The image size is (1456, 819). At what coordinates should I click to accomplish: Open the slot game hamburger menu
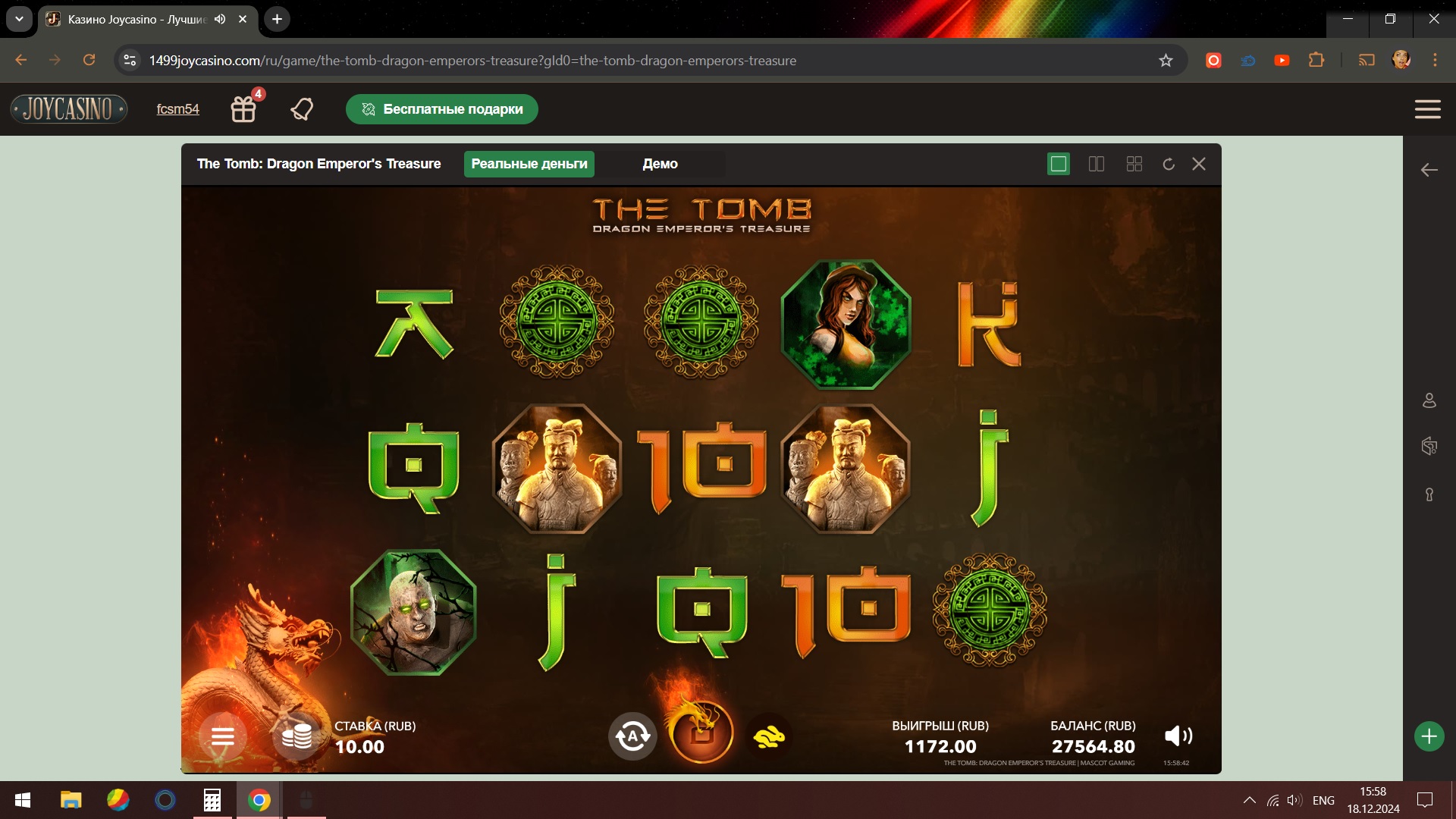coord(222,736)
